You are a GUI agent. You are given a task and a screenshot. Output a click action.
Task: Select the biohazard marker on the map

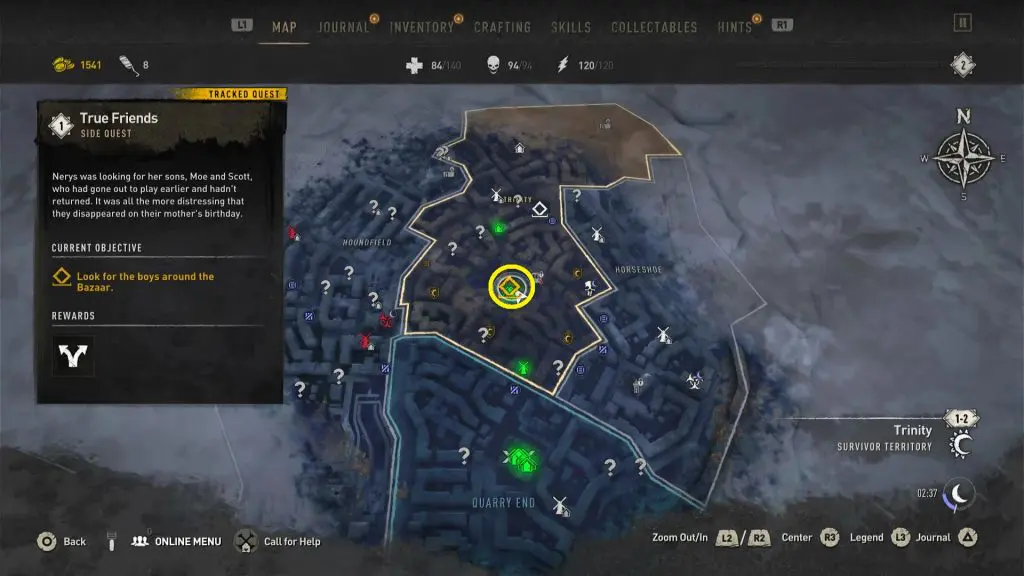(694, 379)
